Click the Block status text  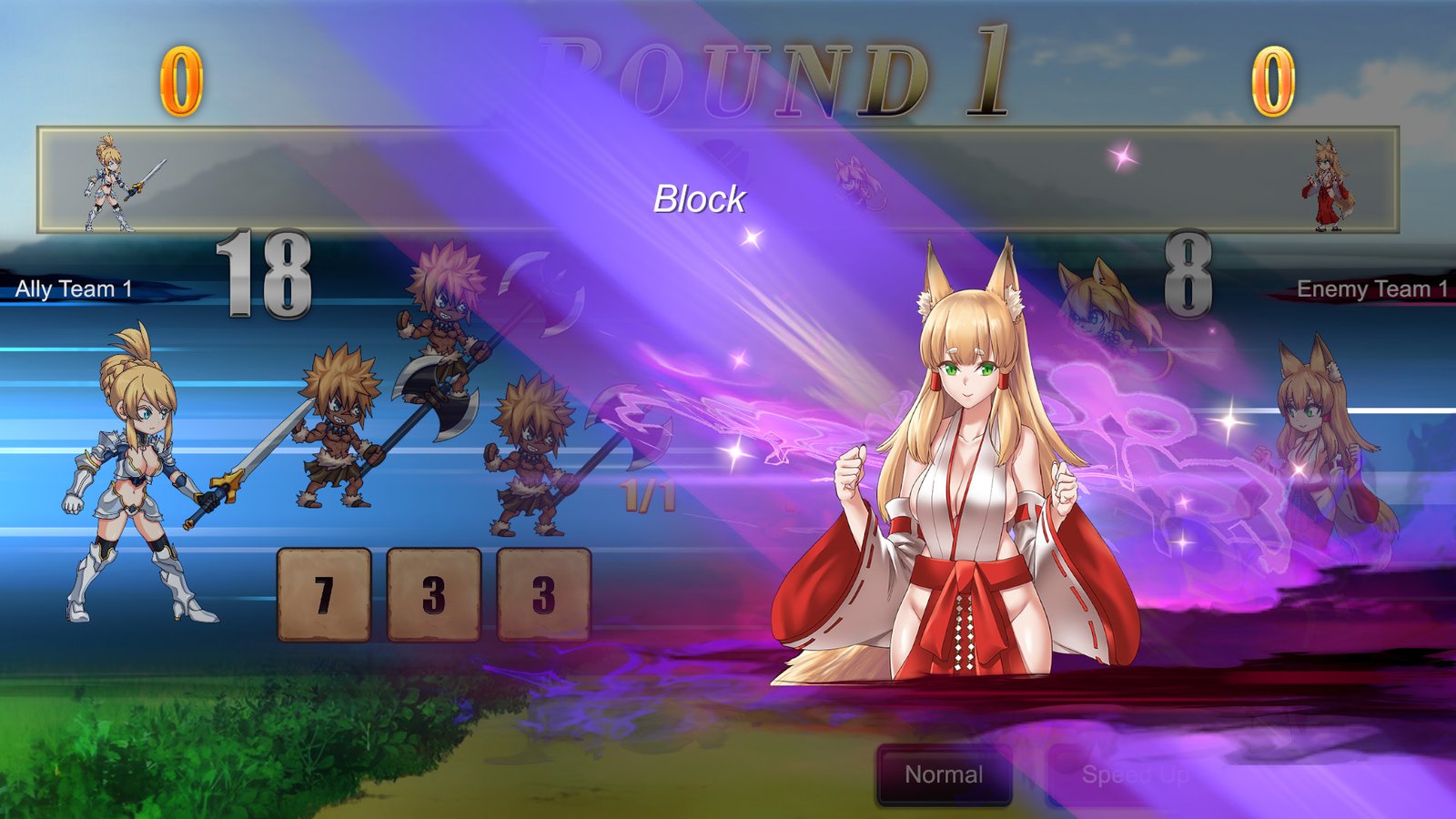[x=700, y=198]
